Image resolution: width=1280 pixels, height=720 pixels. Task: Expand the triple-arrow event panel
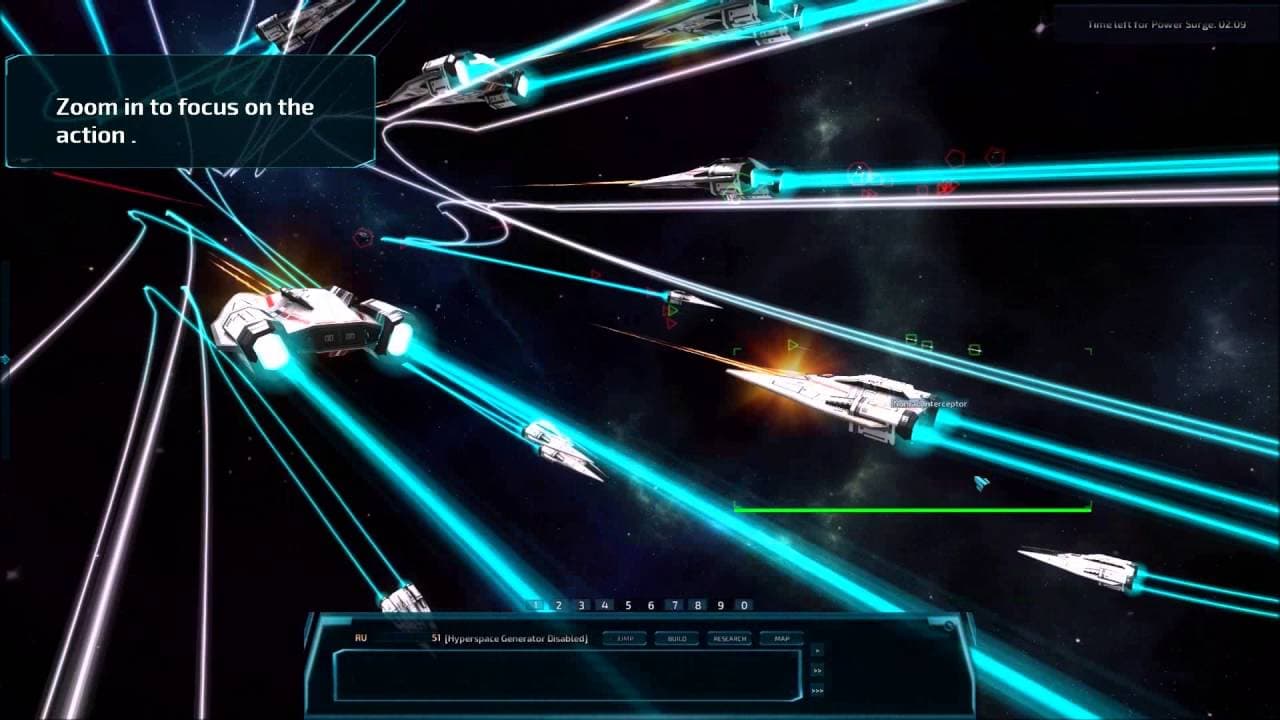pos(818,691)
